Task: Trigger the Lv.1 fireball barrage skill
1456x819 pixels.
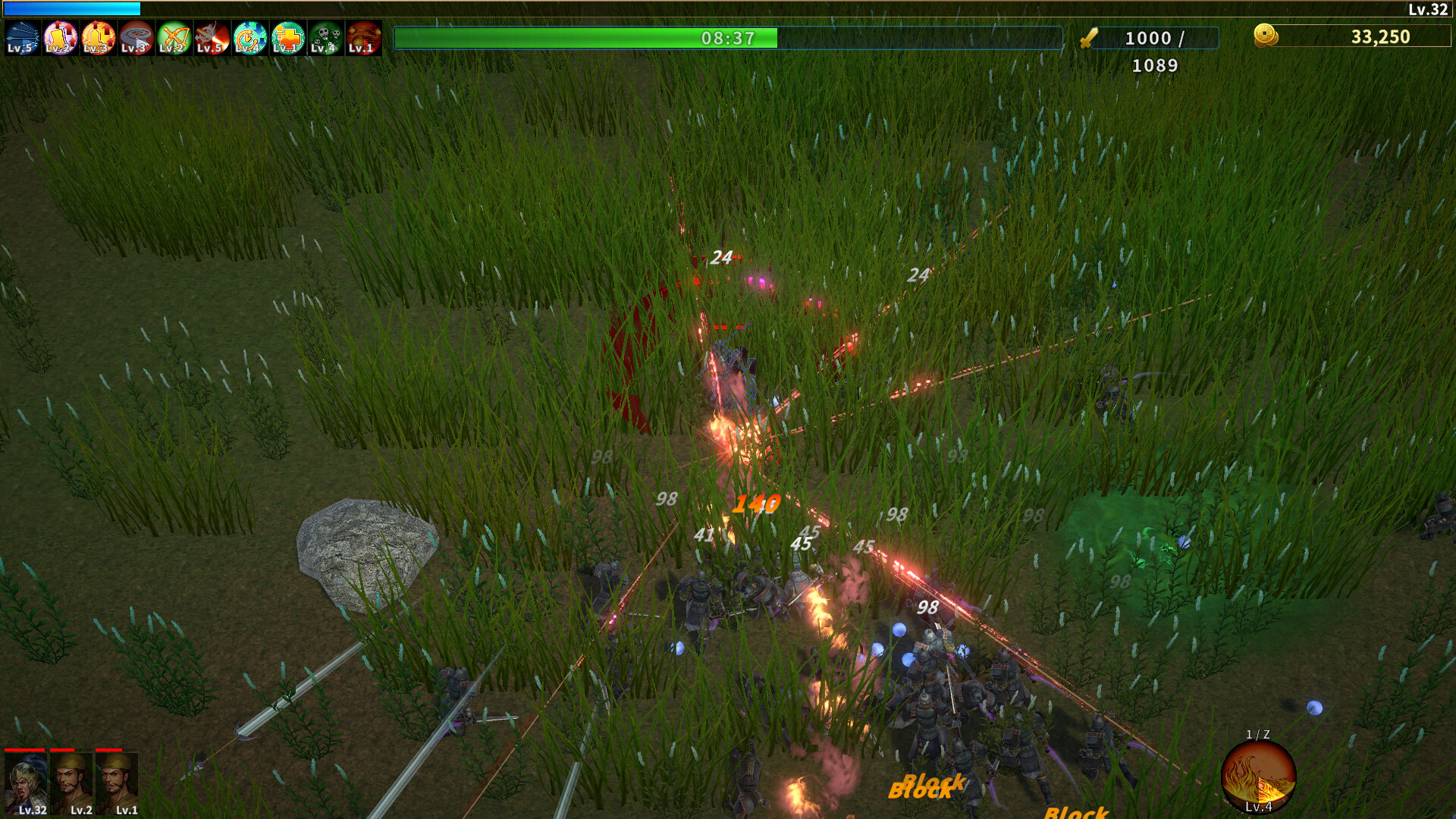Action: tap(362, 36)
